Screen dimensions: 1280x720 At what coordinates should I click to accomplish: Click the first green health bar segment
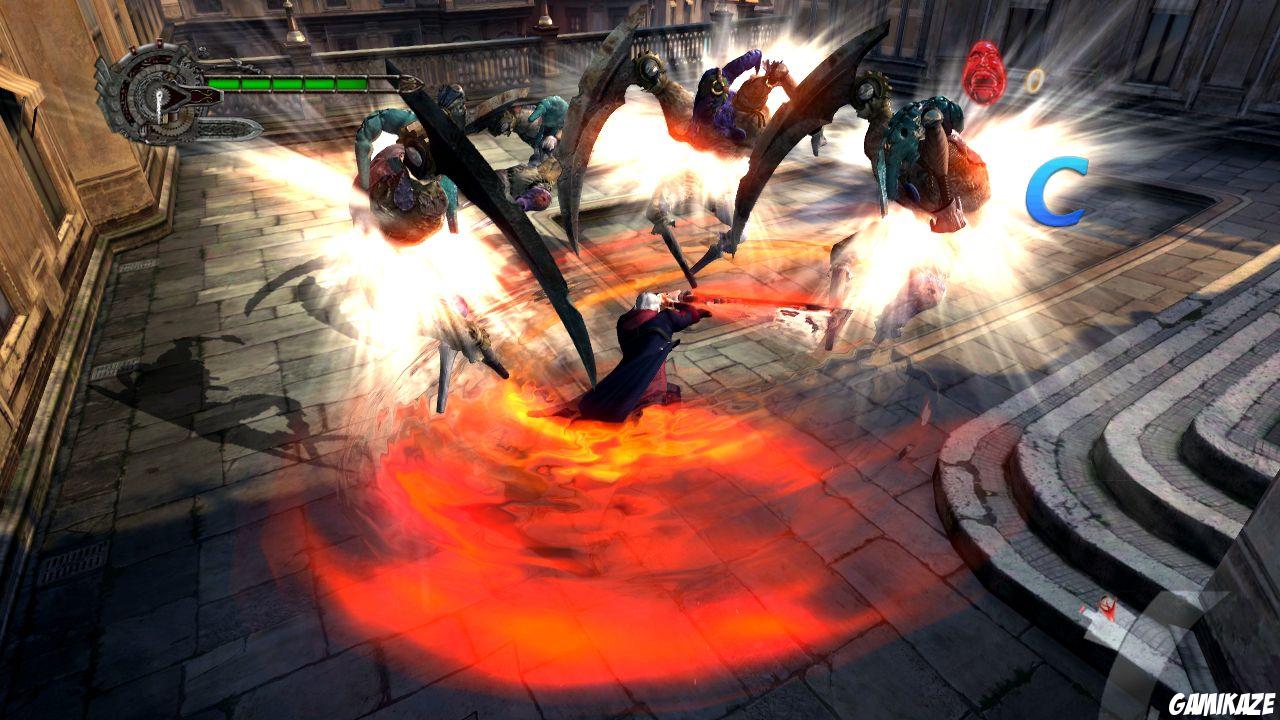click(225, 82)
